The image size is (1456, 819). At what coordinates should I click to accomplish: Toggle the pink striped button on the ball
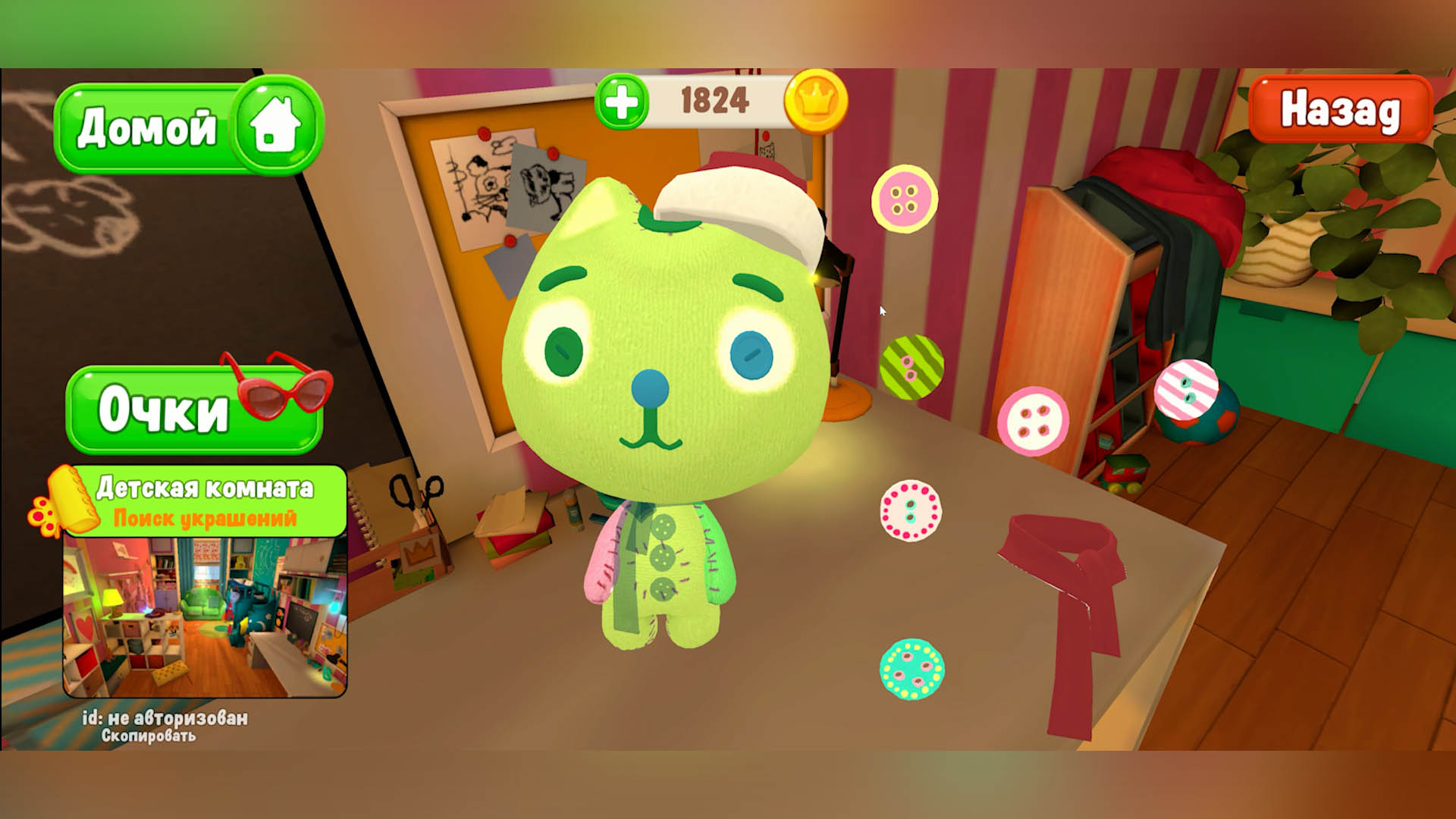click(1187, 391)
